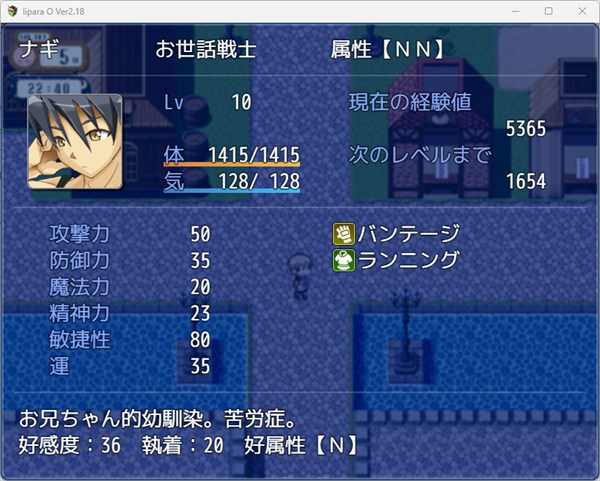Close the game window
This screenshot has width=600, height=481.
(x=579, y=10)
